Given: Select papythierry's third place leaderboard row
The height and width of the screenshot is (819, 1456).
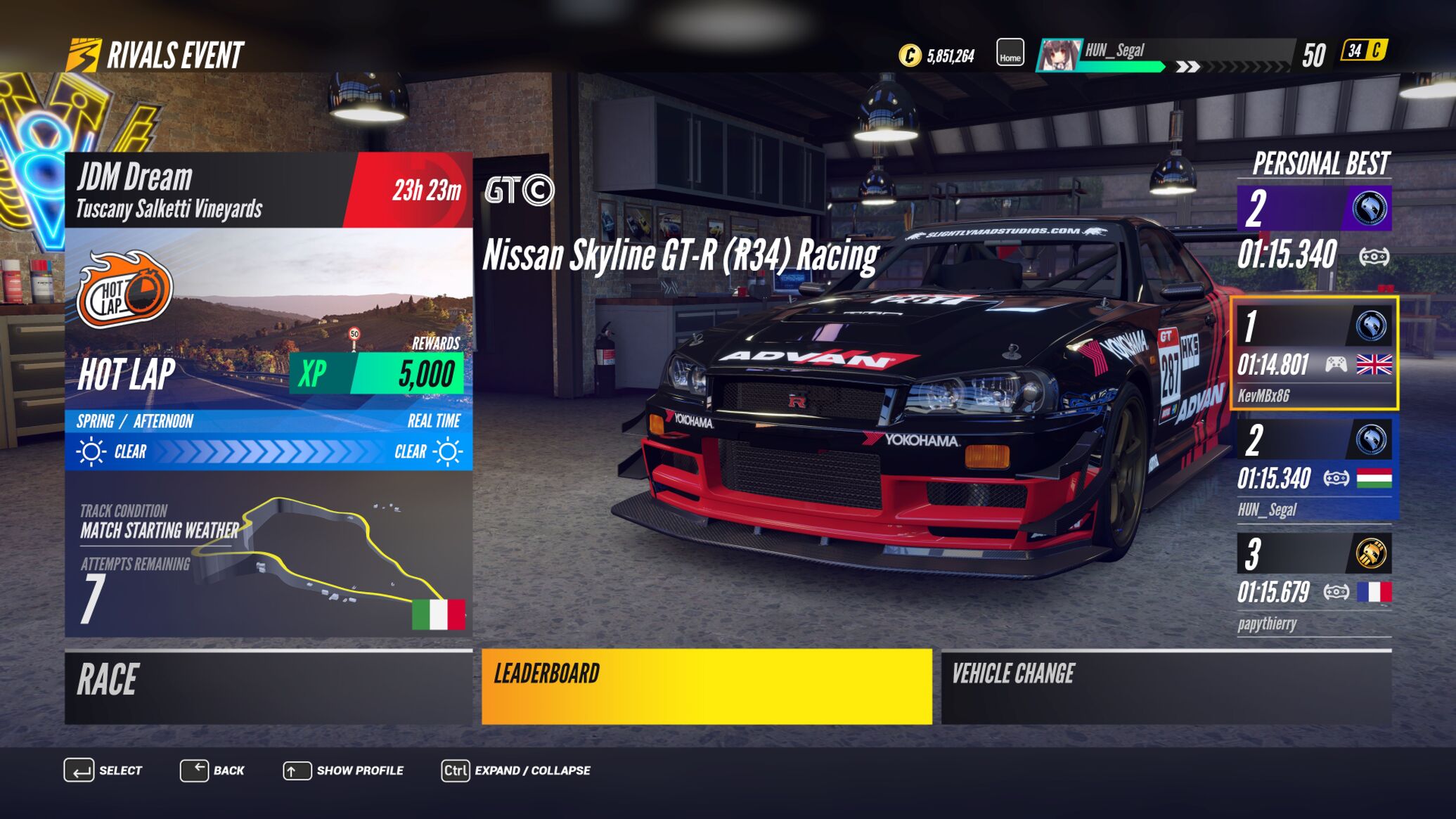Looking at the screenshot, I should tap(1313, 583).
